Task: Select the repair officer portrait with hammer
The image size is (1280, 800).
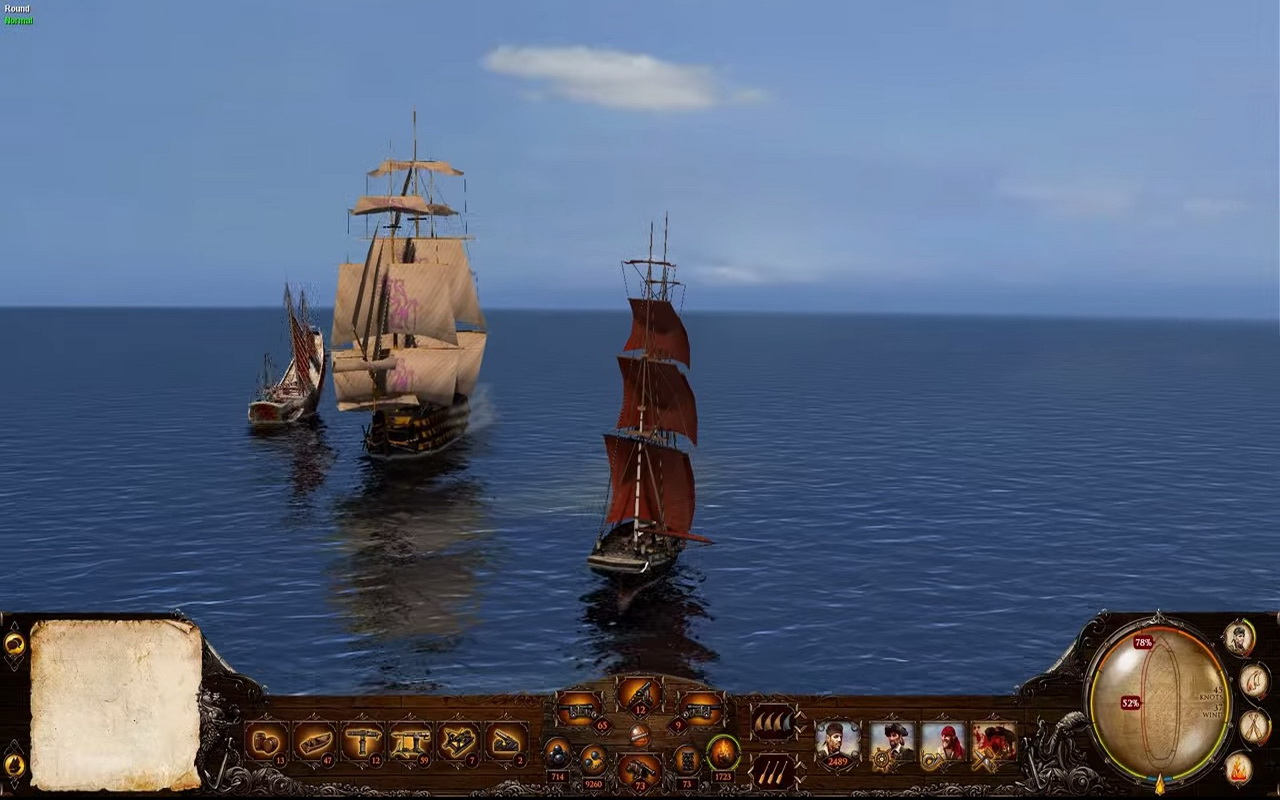Action: [x=994, y=744]
